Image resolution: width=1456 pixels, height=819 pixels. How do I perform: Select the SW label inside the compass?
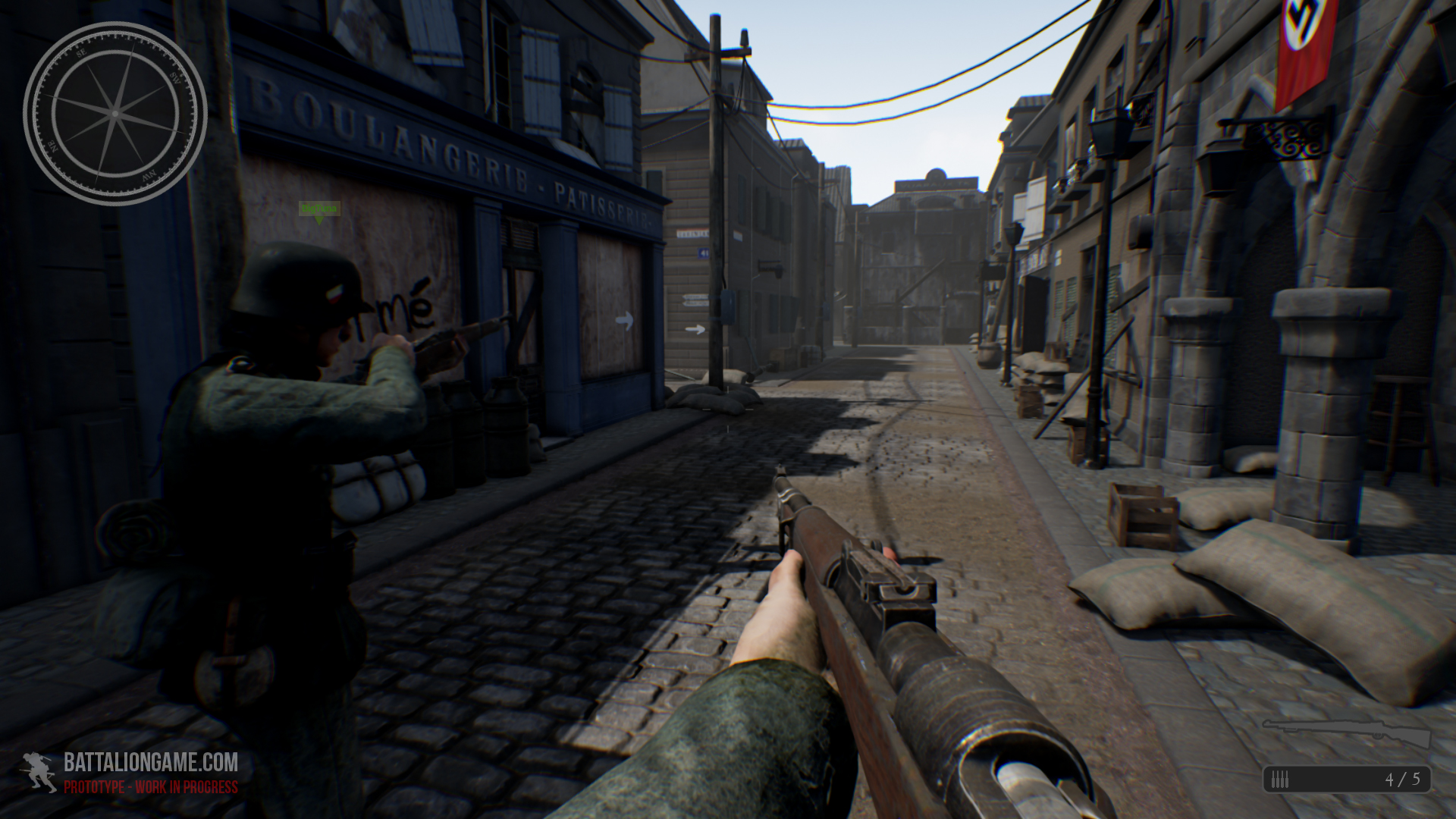pyautogui.click(x=175, y=79)
